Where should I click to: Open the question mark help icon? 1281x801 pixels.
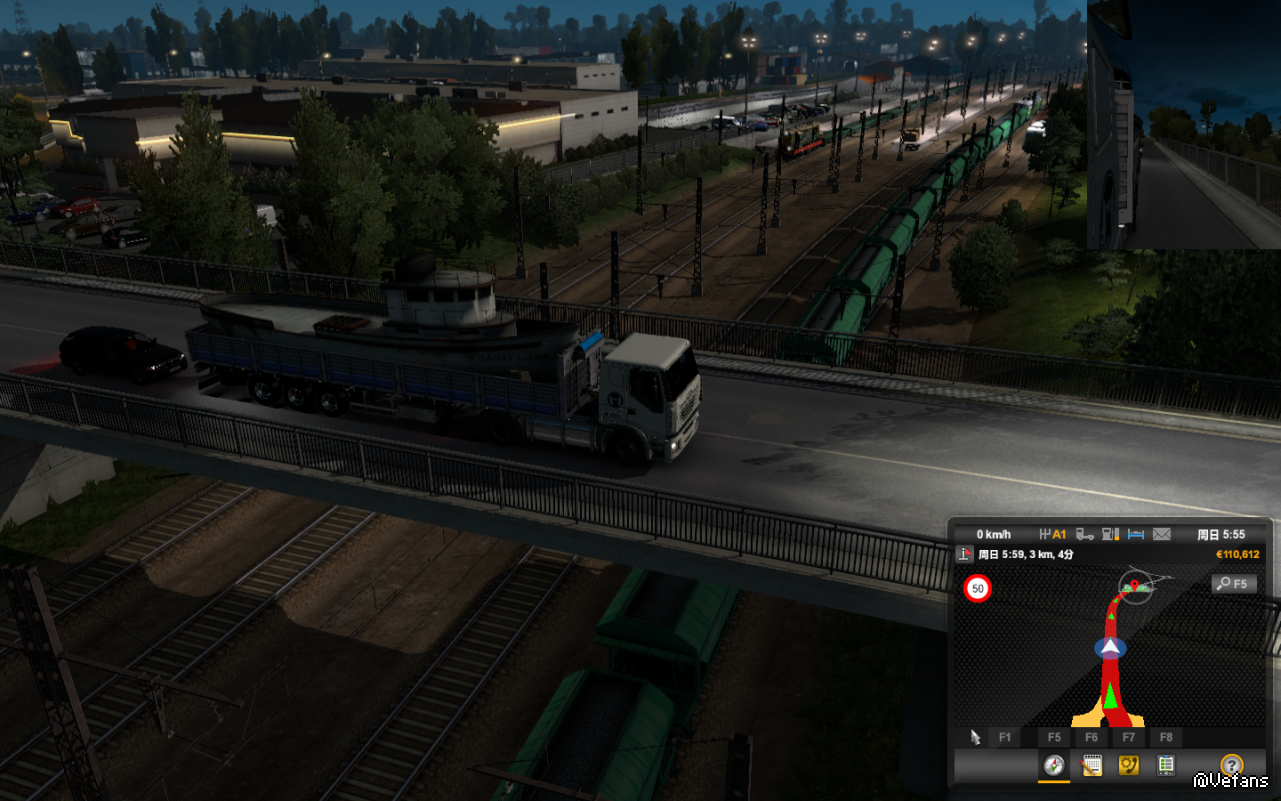coord(1231,766)
